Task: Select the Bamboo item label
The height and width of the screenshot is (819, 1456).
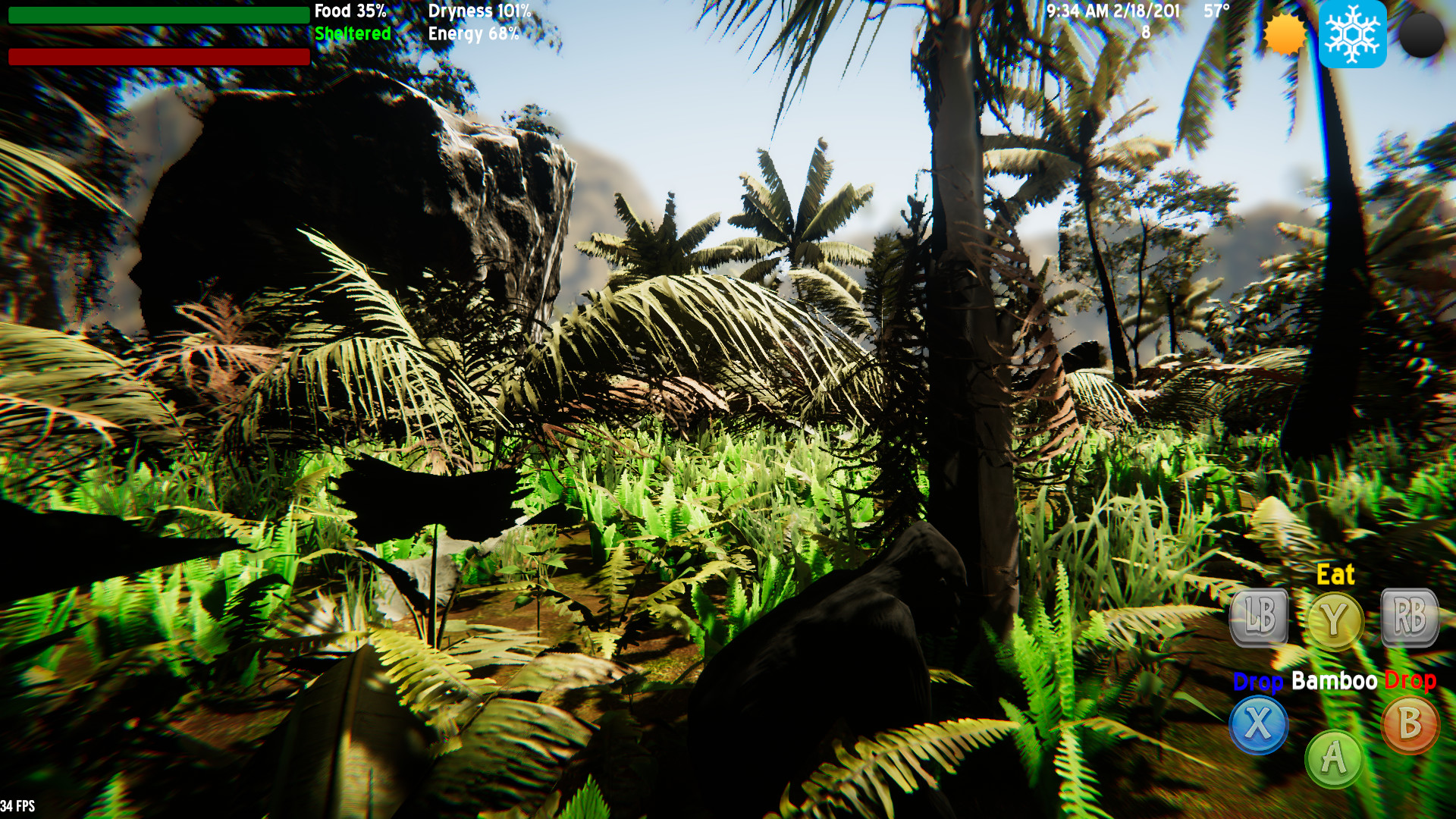Action: click(1333, 681)
